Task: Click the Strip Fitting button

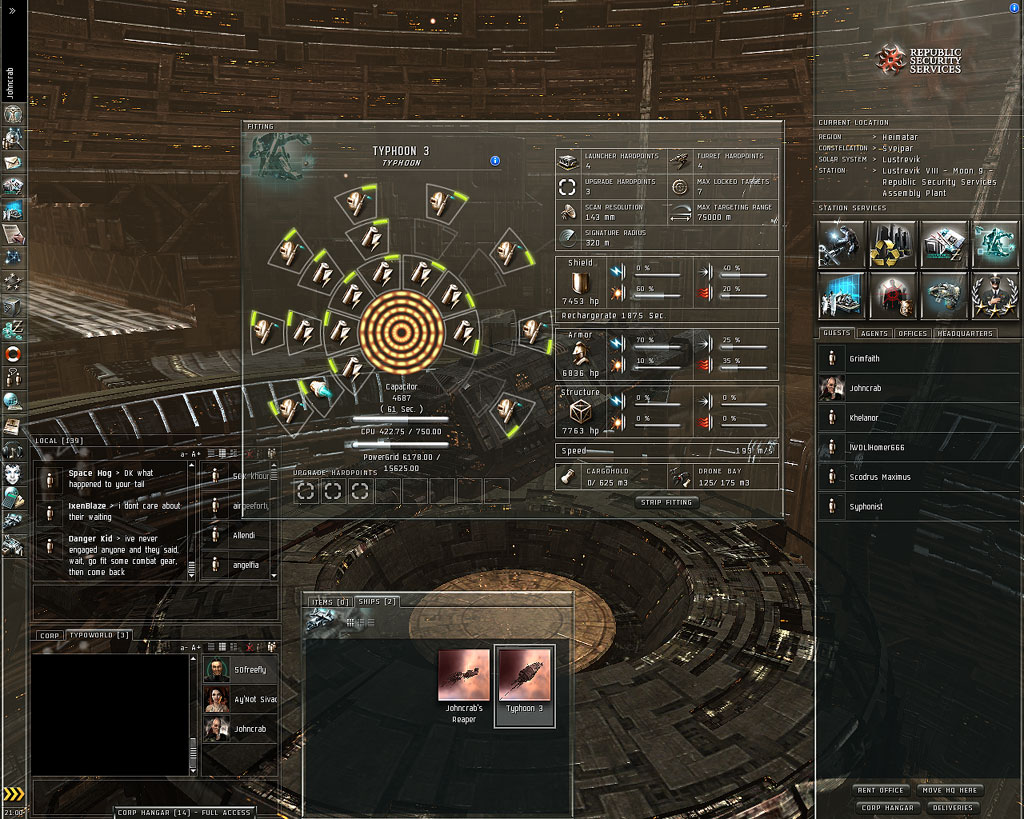Action: click(666, 502)
